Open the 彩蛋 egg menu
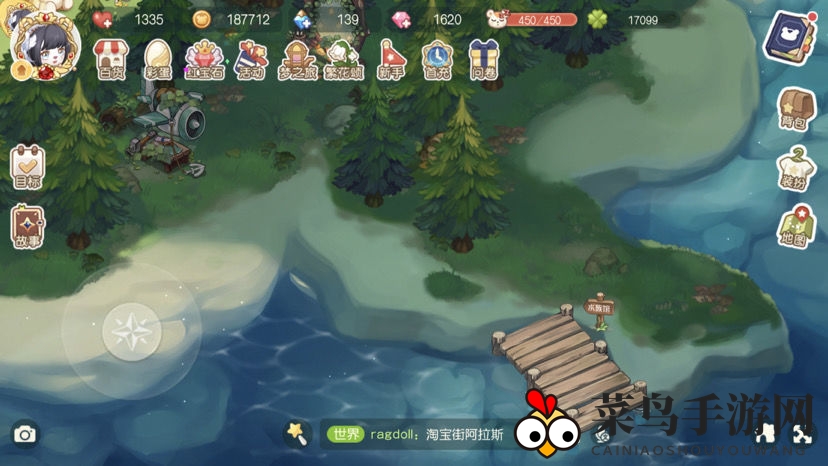The image size is (828, 466). click(x=156, y=58)
